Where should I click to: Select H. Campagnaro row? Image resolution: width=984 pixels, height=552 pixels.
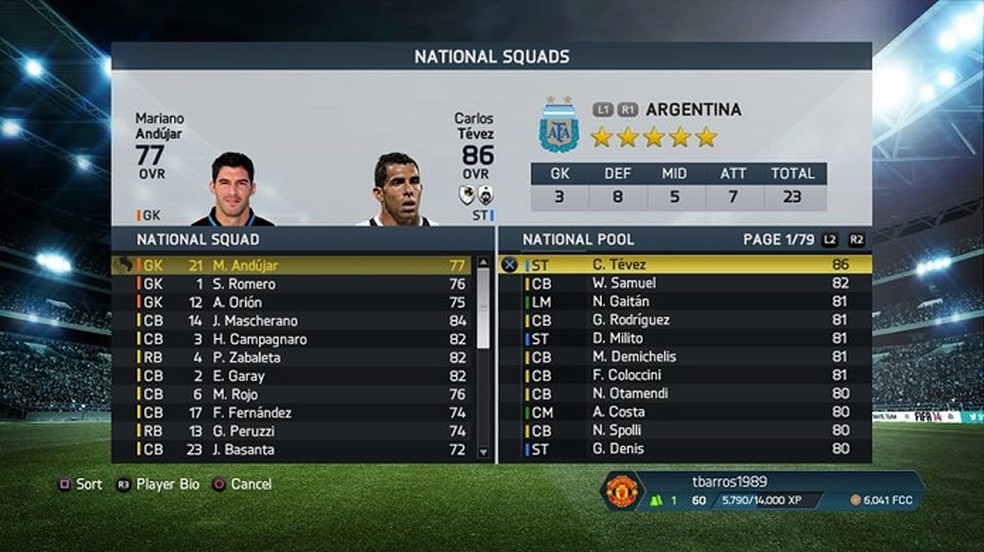pyautogui.click(x=290, y=339)
